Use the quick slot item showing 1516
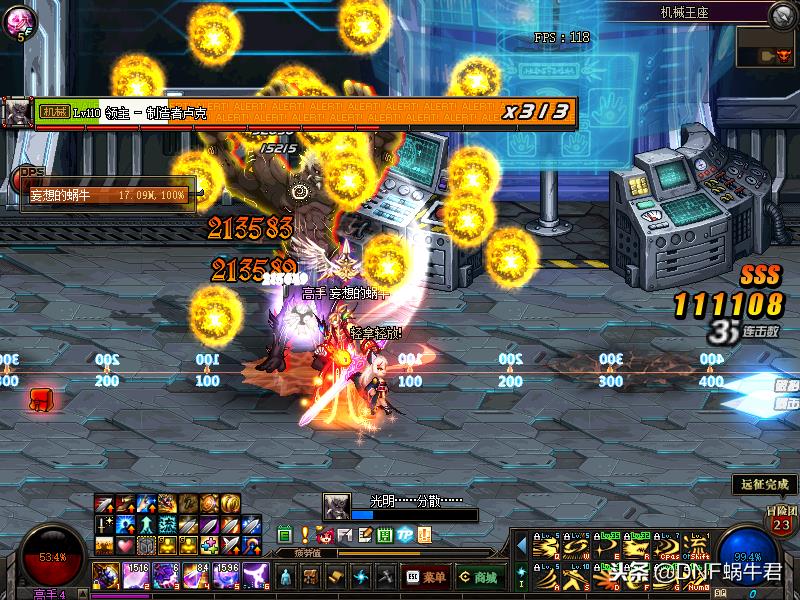Image resolution: width=800 pixels, height=600 pixels. (137, 576)
